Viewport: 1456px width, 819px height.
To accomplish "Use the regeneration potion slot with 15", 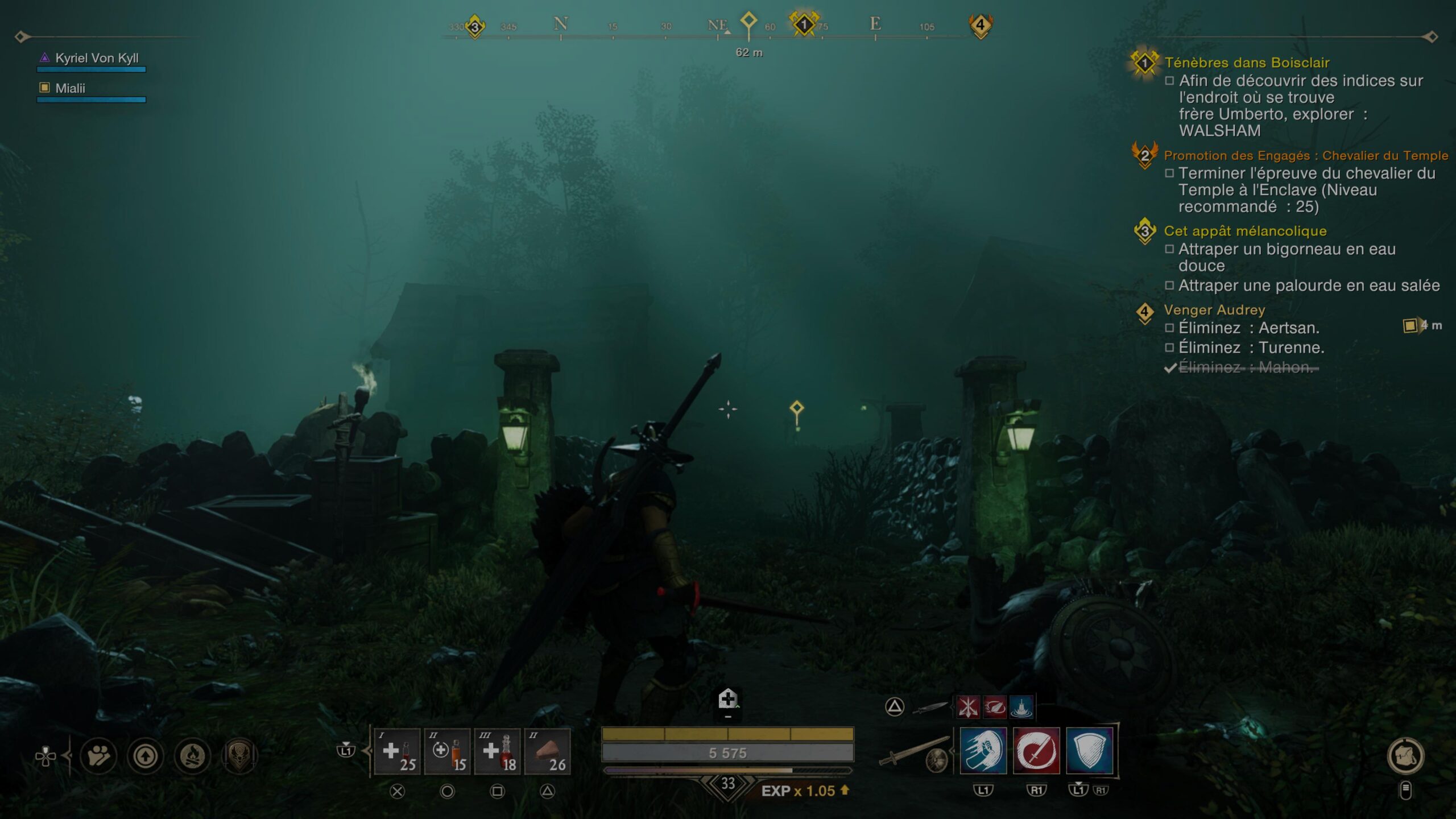I will click(x=448, y=752).
